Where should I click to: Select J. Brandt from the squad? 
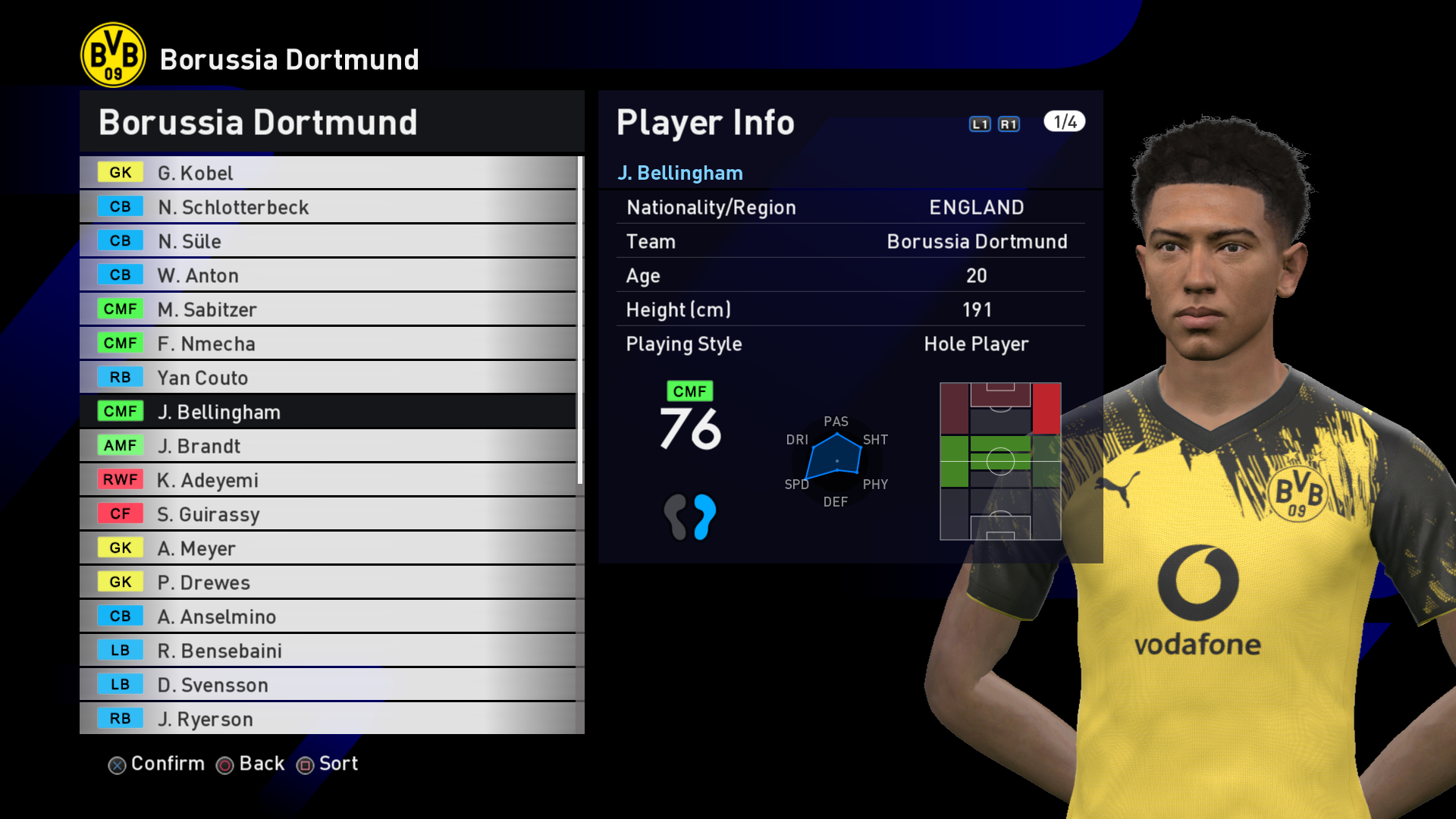tap(328, 446)
